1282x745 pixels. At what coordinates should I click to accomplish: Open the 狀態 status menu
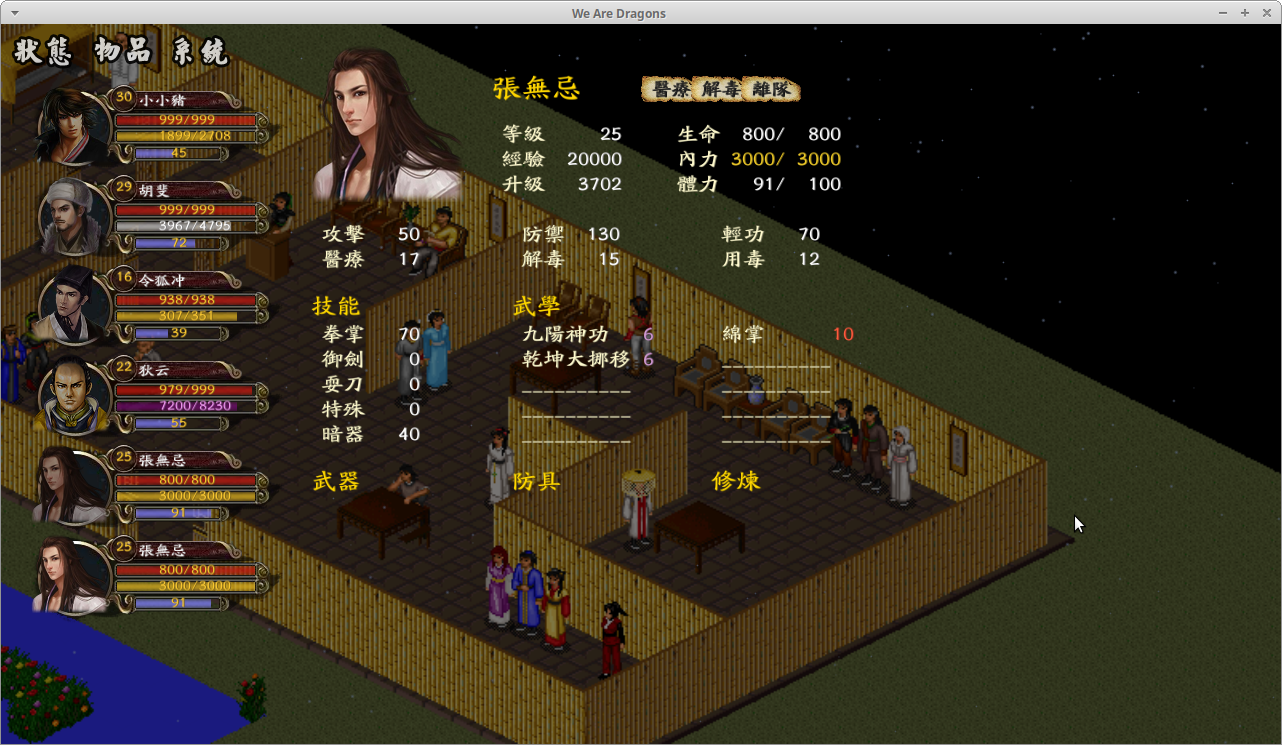point(43,51)
